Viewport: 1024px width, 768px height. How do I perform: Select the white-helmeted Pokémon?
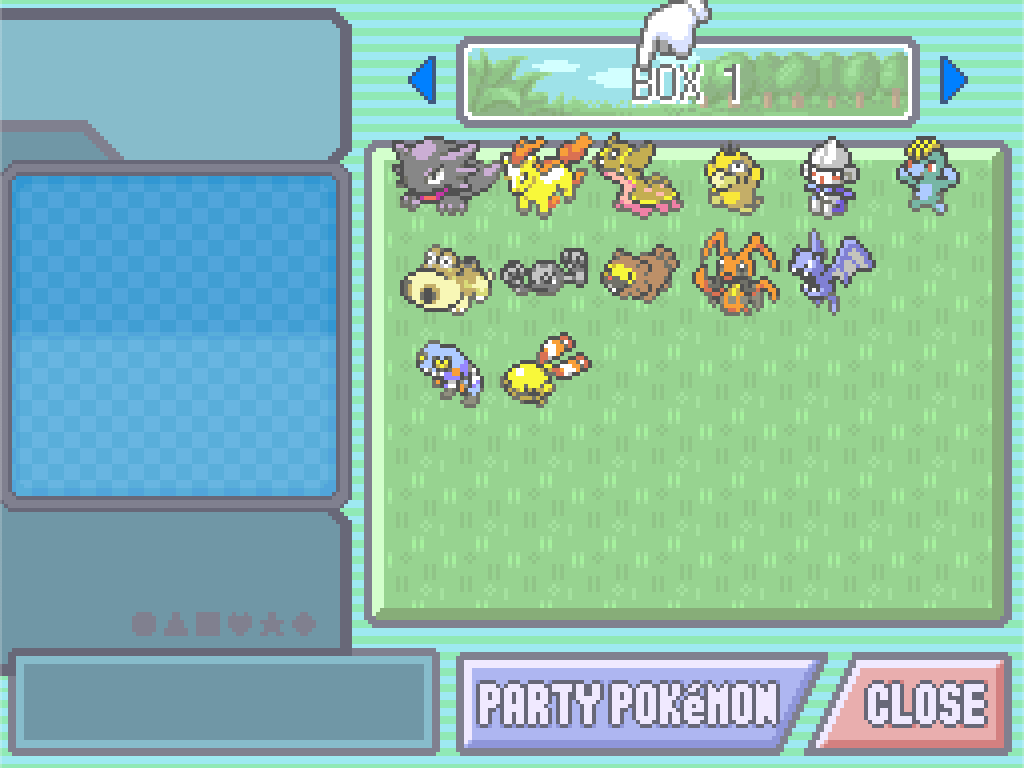point(830,178)
